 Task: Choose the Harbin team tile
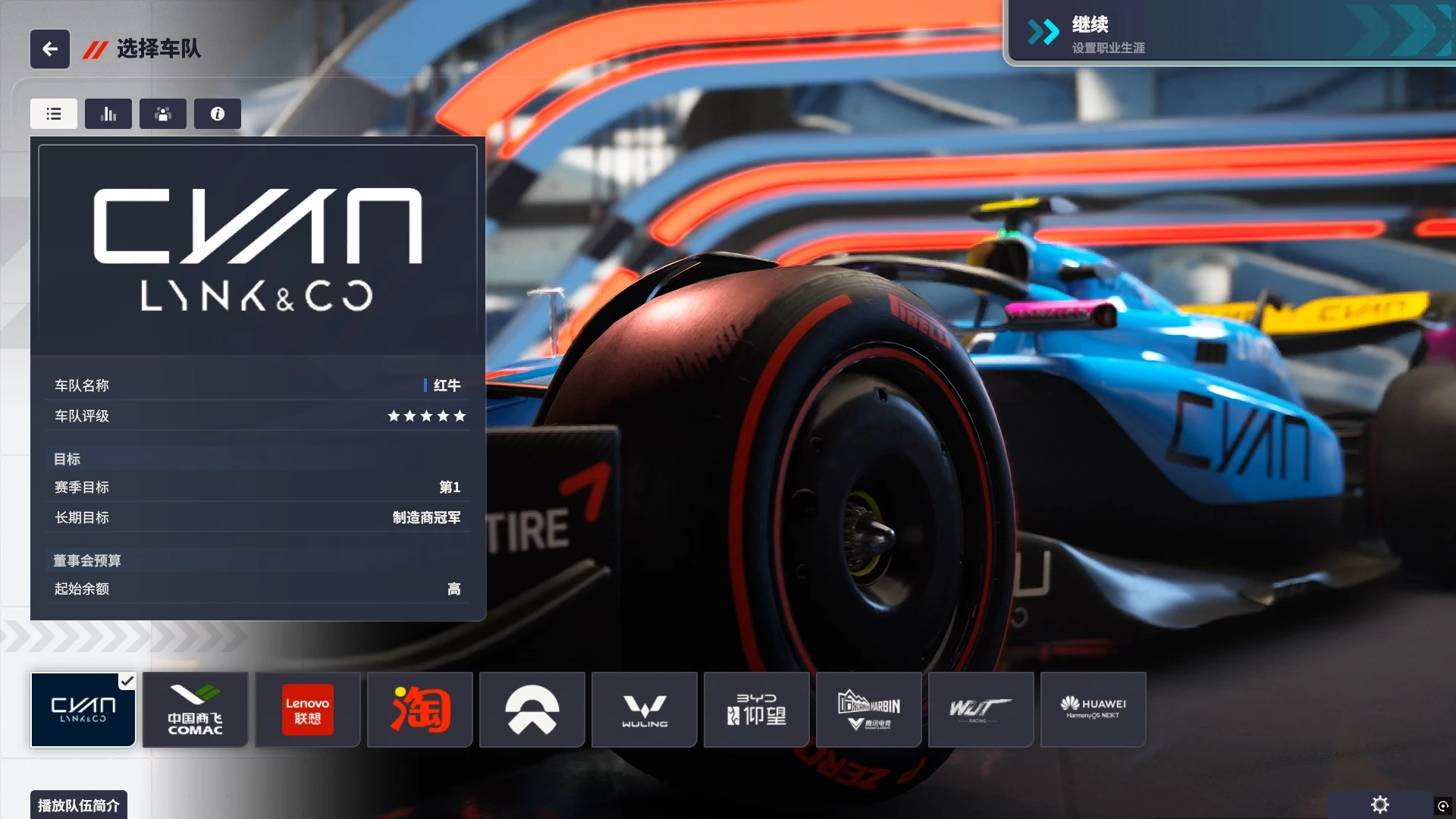coord(869,710)
